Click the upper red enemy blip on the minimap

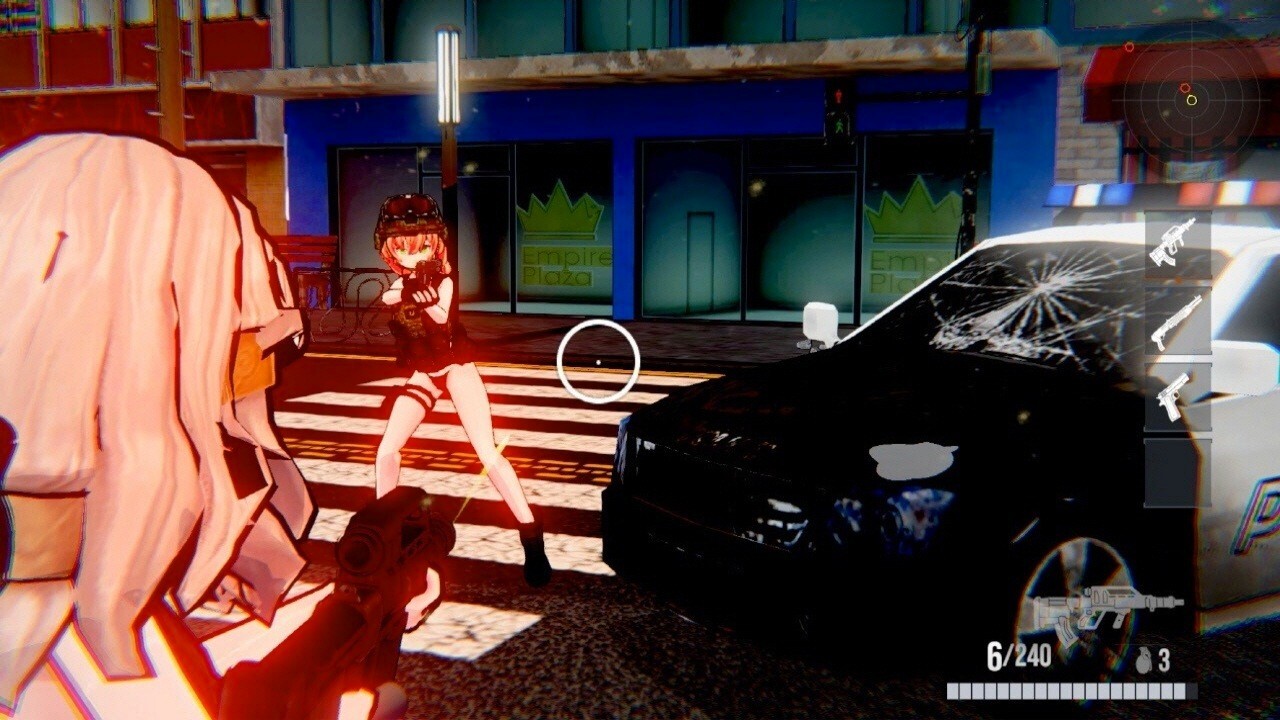point(1129,46)
